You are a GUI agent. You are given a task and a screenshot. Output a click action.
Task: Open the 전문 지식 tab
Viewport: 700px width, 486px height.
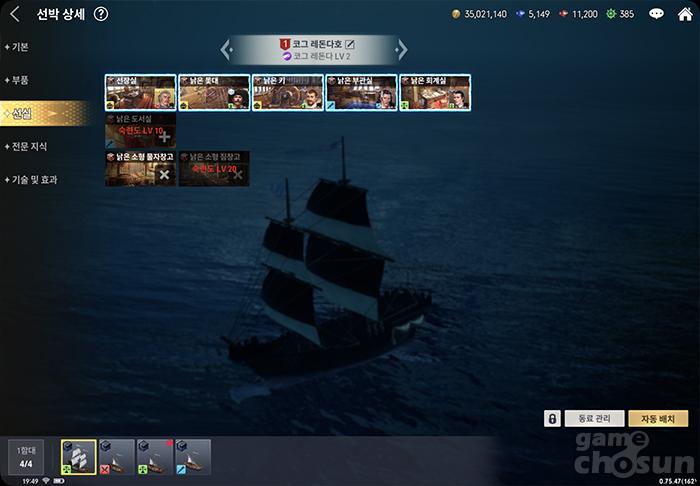click(30, 146)
